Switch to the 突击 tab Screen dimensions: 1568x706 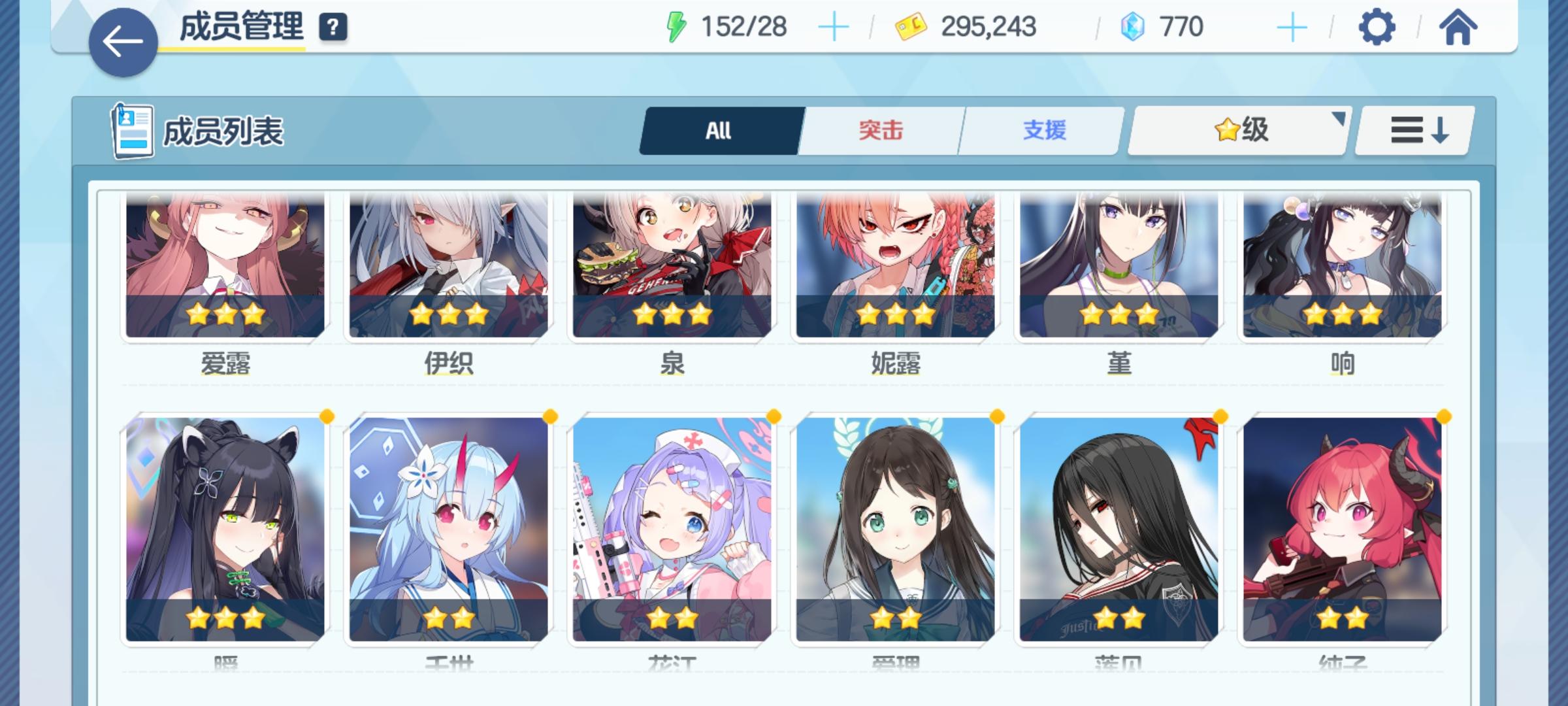(x=879, y=129)
